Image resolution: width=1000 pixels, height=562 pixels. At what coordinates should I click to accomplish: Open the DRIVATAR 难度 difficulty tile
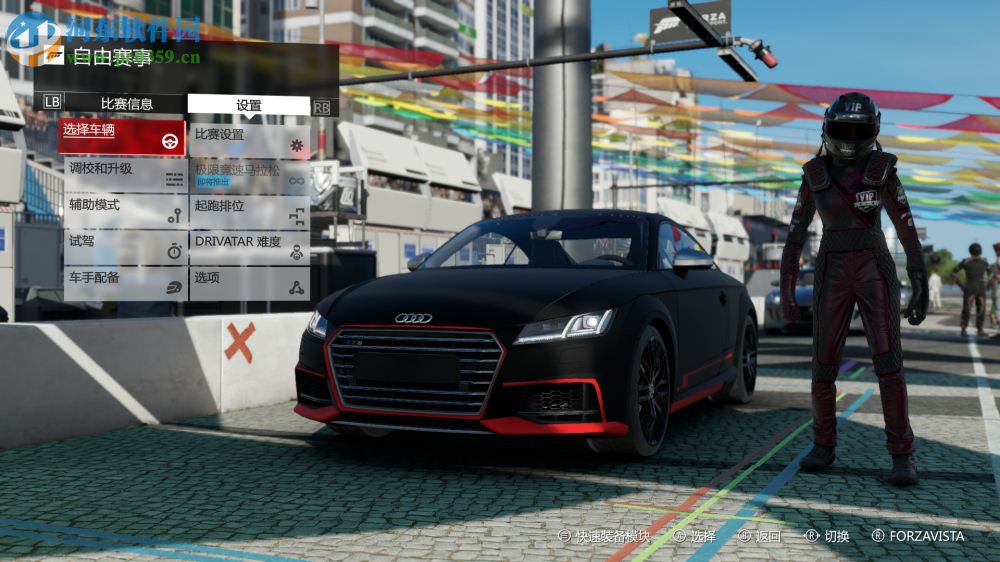click(x=249, y=247)
